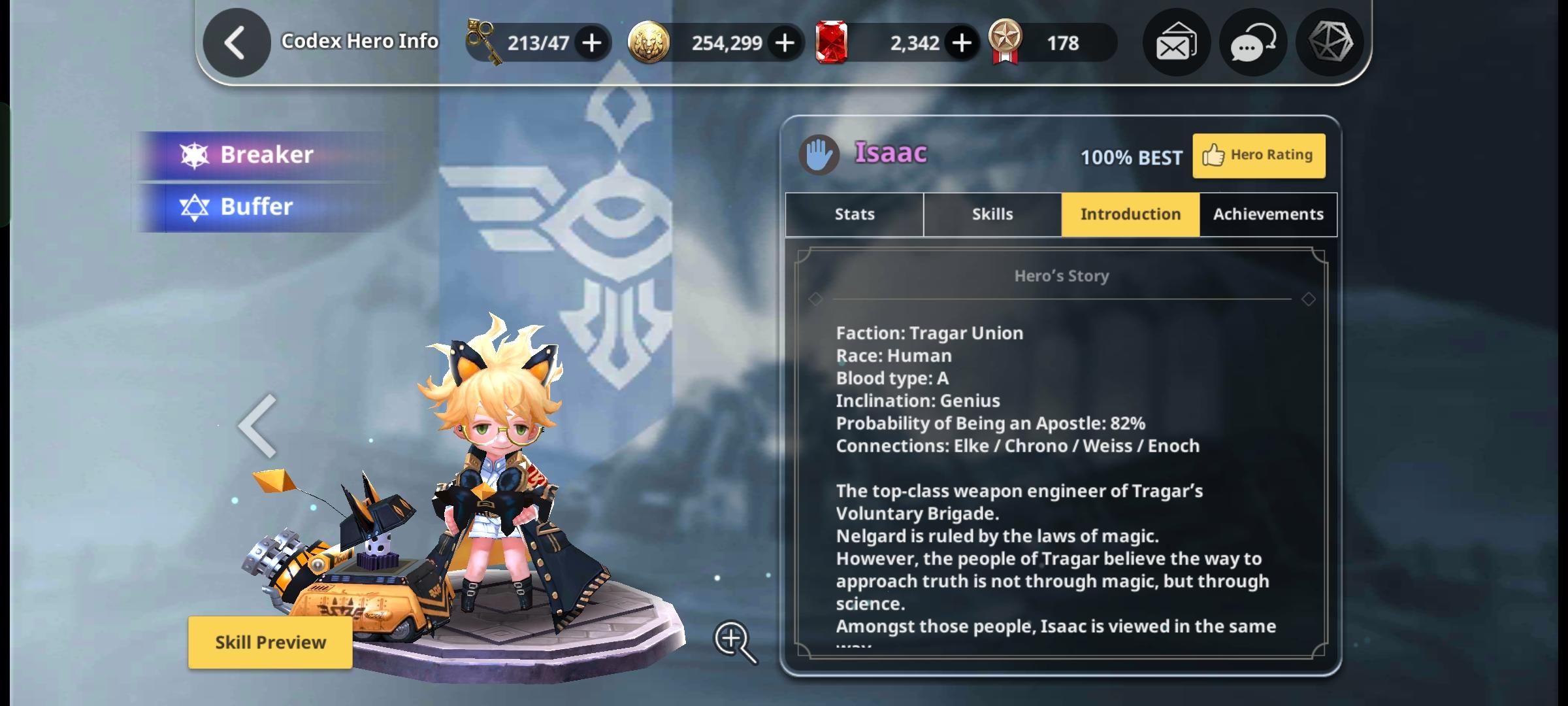
Task: Add gold with the plus button
Action: point(784,42)
